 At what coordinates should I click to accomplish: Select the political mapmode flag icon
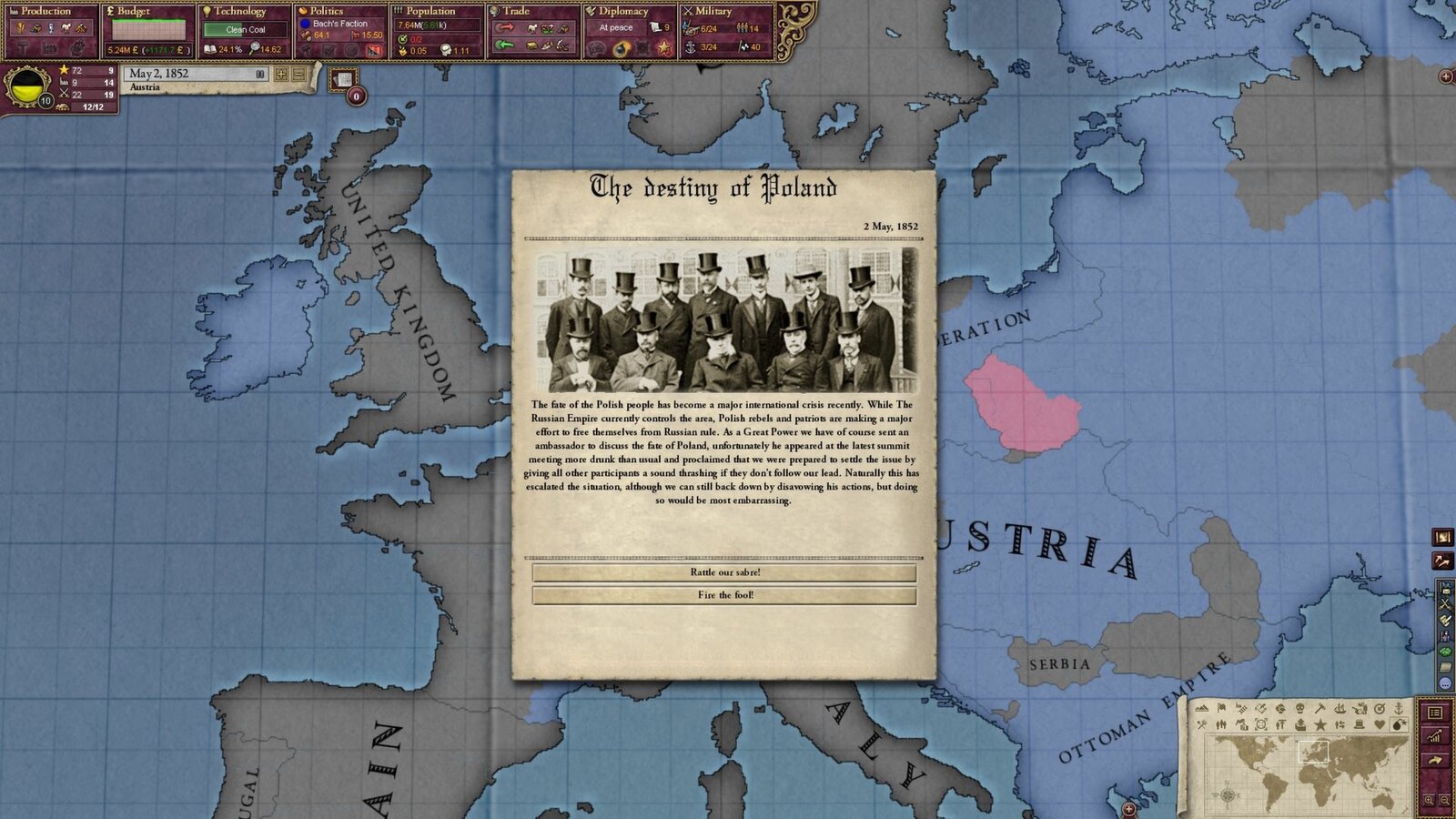click(1221, 709)
